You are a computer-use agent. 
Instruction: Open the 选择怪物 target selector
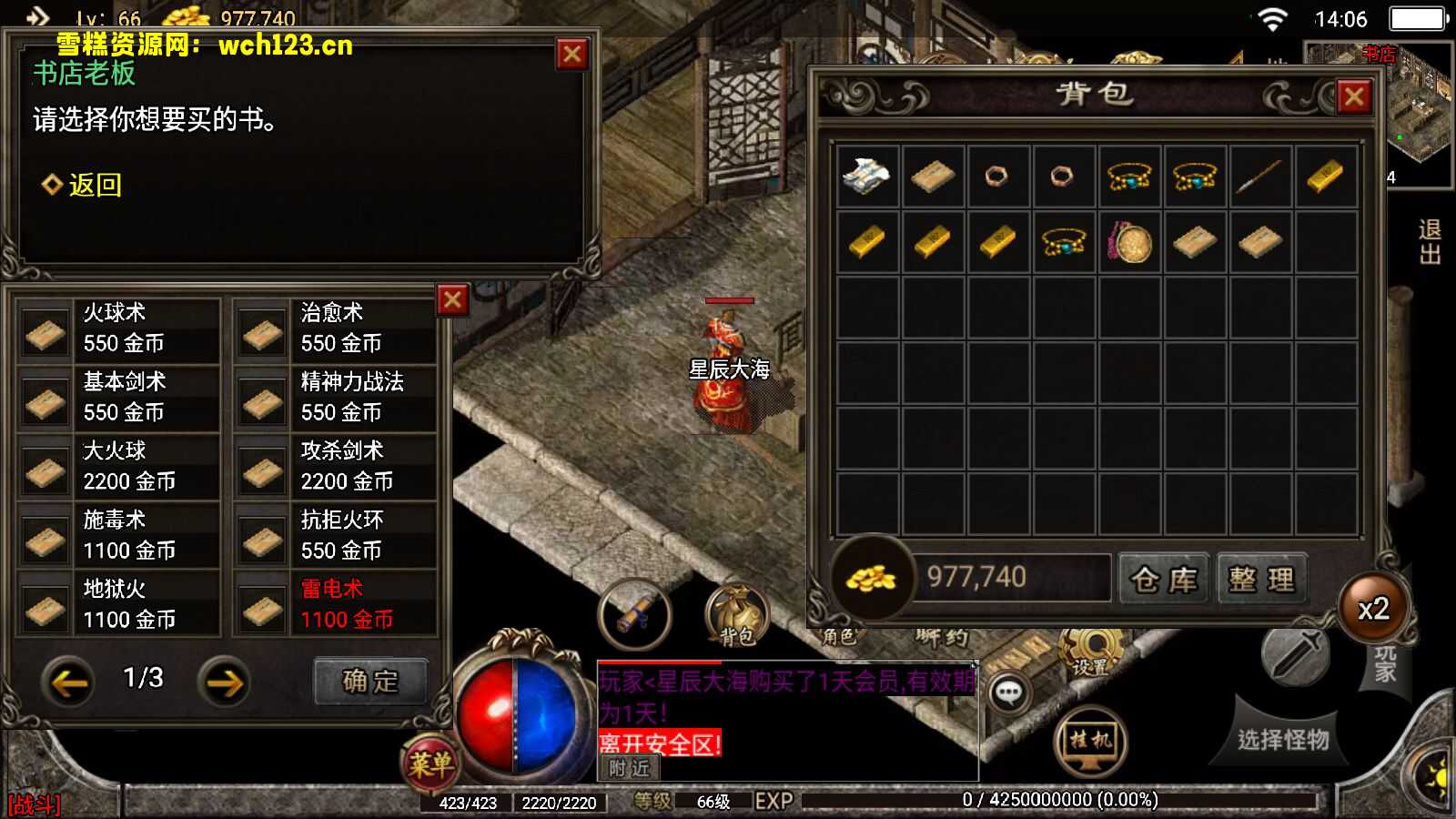pyautogui.click(x=1282, y=740)
